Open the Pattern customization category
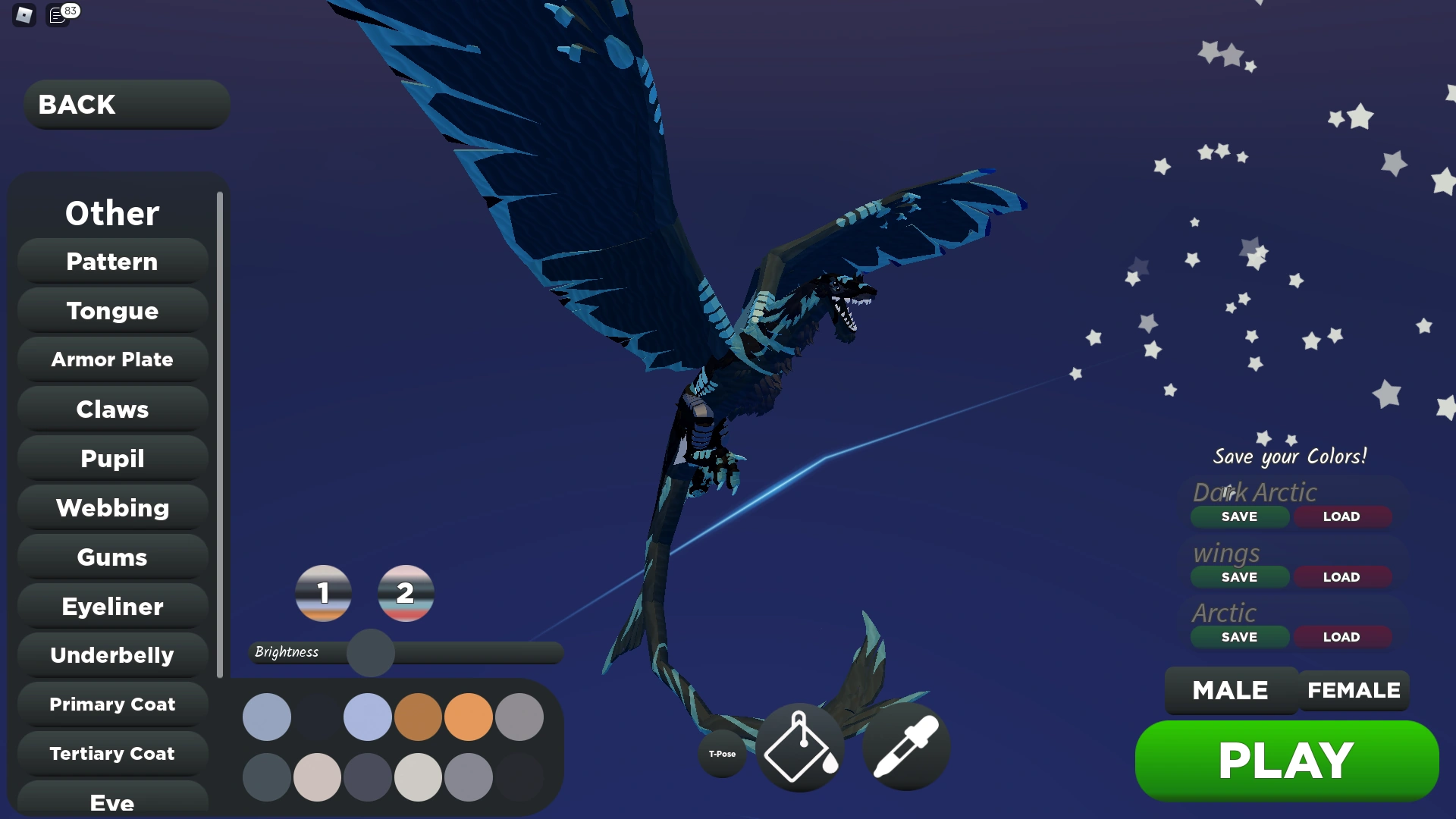This screenshot has width=1456, height=819. click(x=111, y=261)
